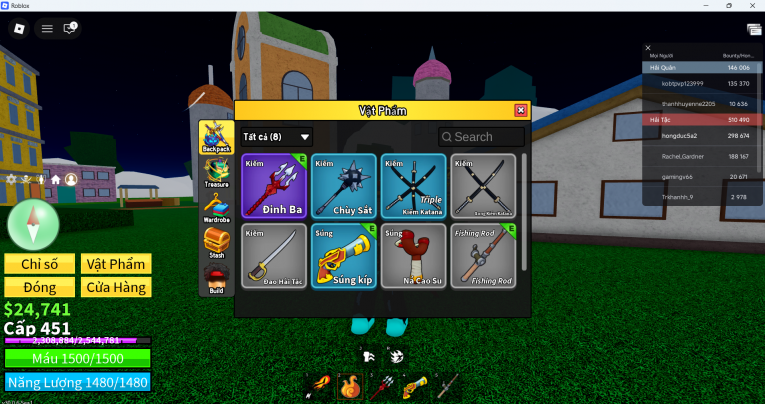Select the Fishing Rod inventory item
Viewport: 765px width, 404px height.
click(483, 256)
